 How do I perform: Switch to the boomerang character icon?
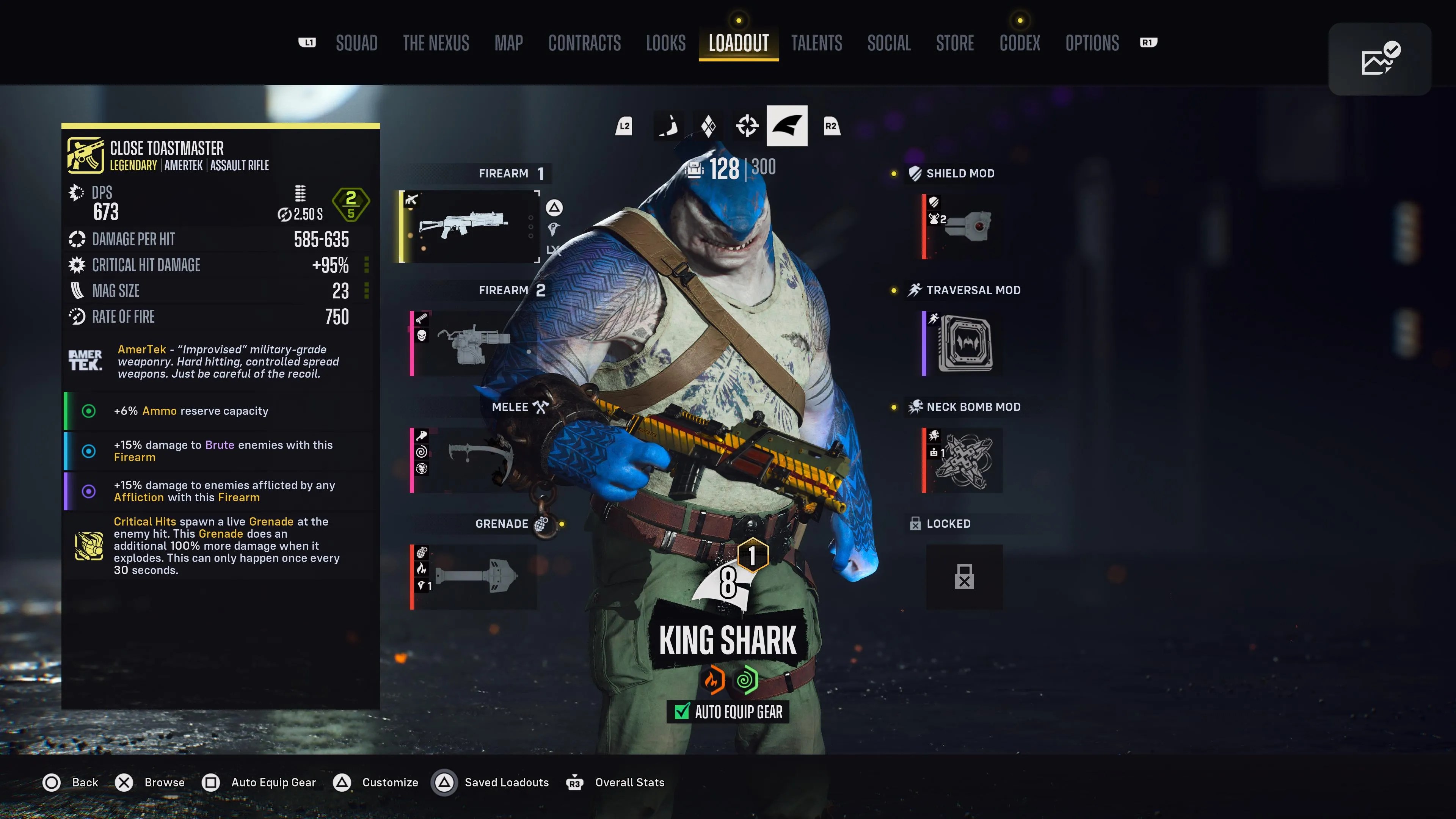[668, 126]
